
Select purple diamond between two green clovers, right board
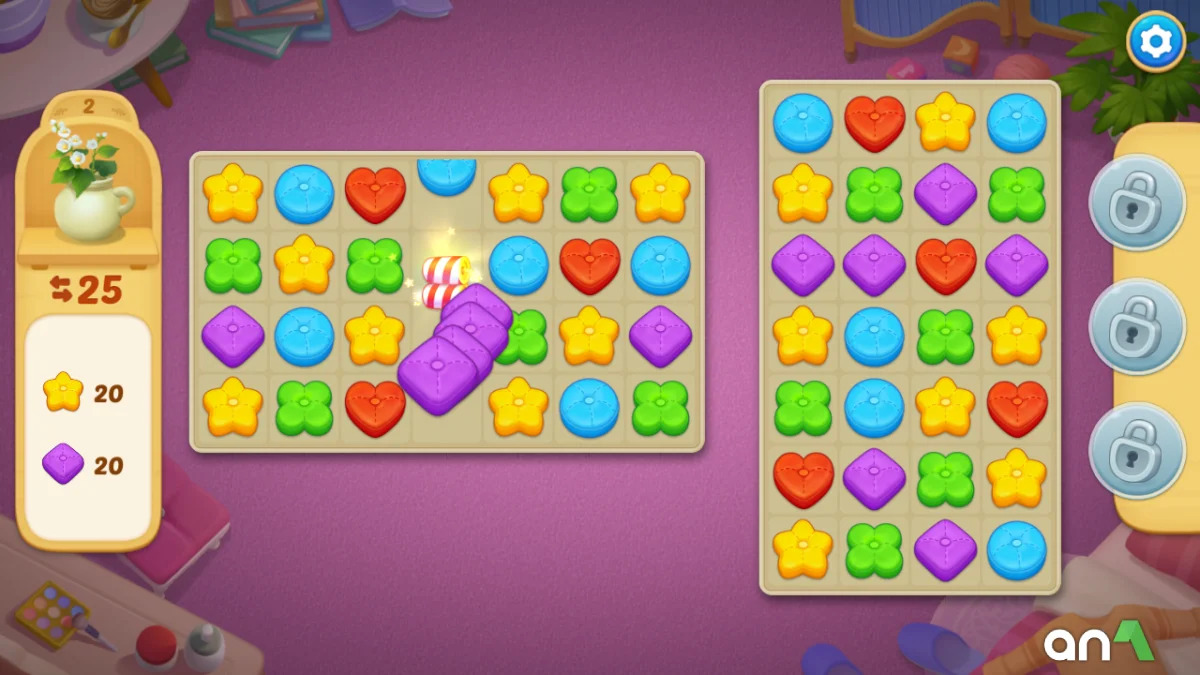pyautogui.click(x=945, y=193)
